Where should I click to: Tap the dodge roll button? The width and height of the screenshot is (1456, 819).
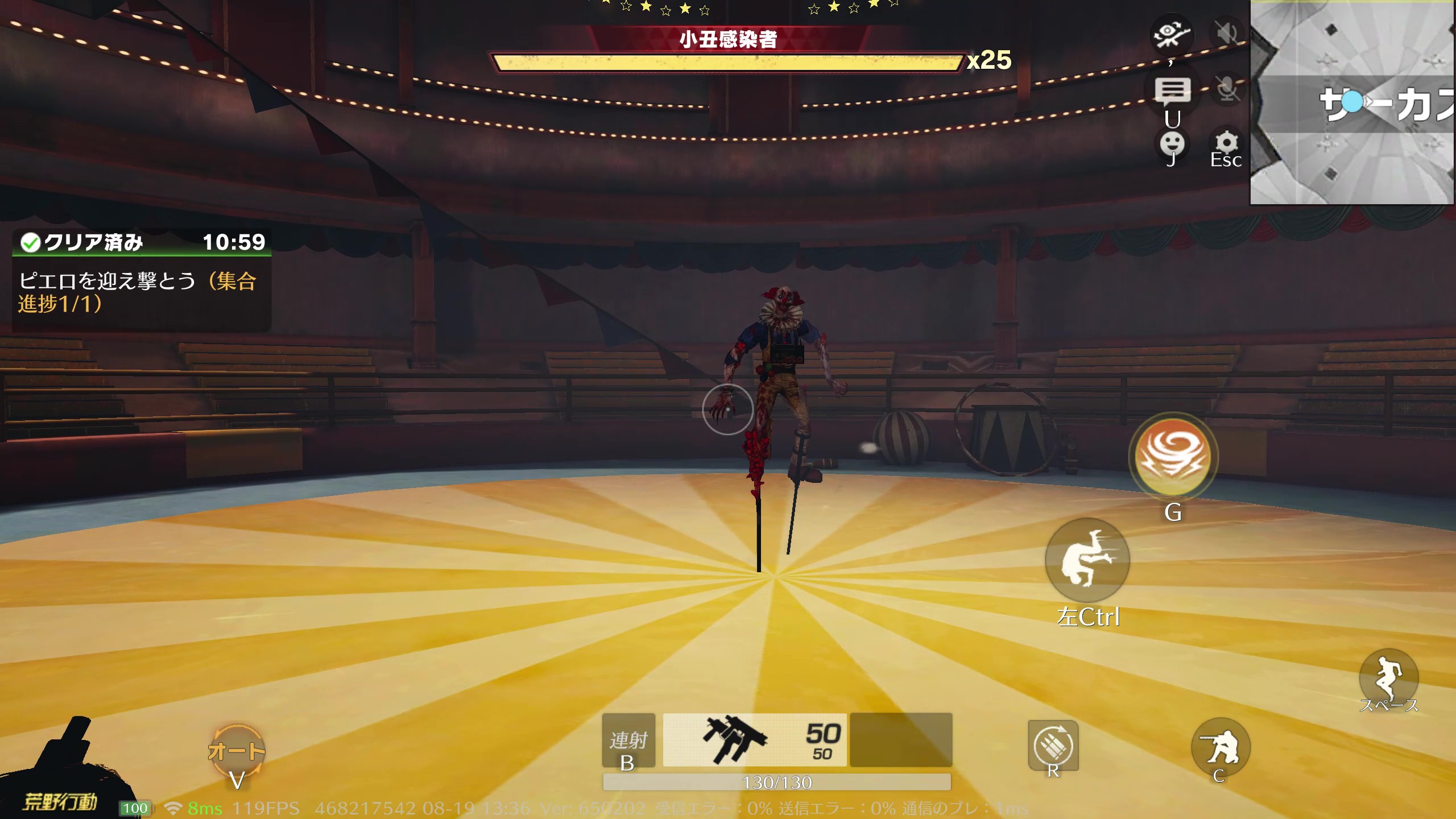point(1087,560)
